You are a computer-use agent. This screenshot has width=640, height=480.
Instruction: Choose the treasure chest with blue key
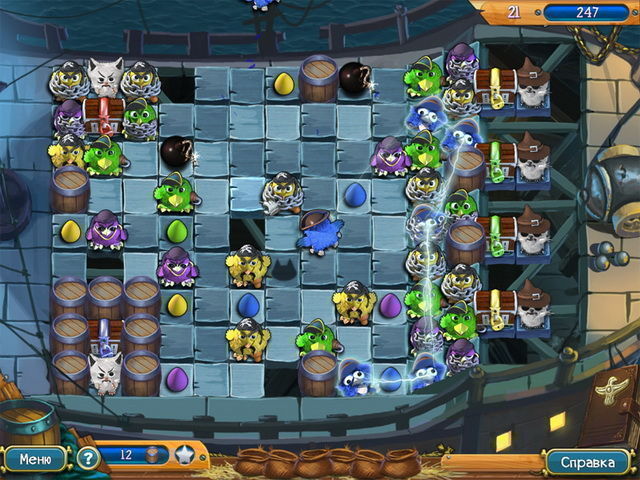[104, 335]
